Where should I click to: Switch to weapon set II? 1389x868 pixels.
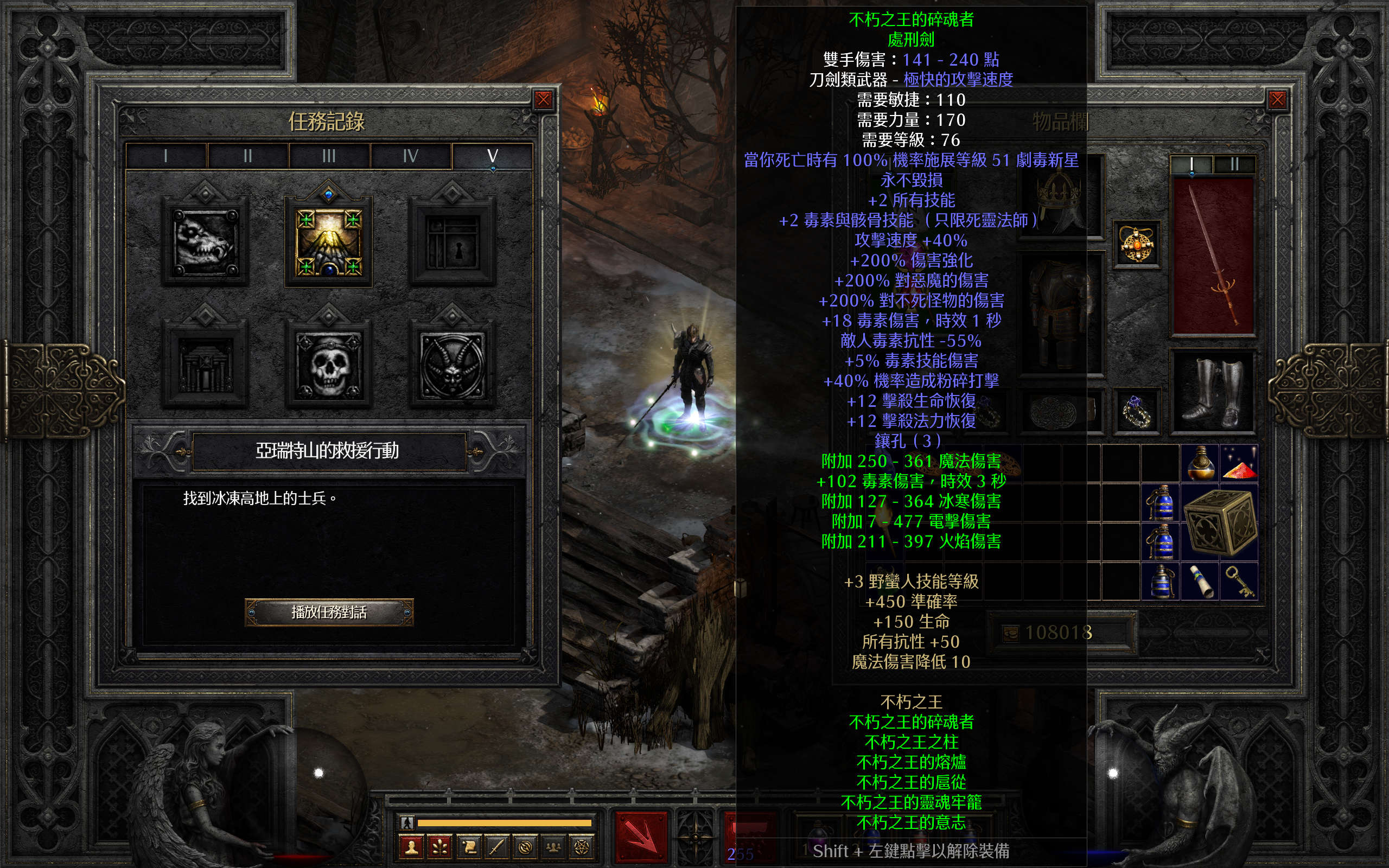[1234, 165]
